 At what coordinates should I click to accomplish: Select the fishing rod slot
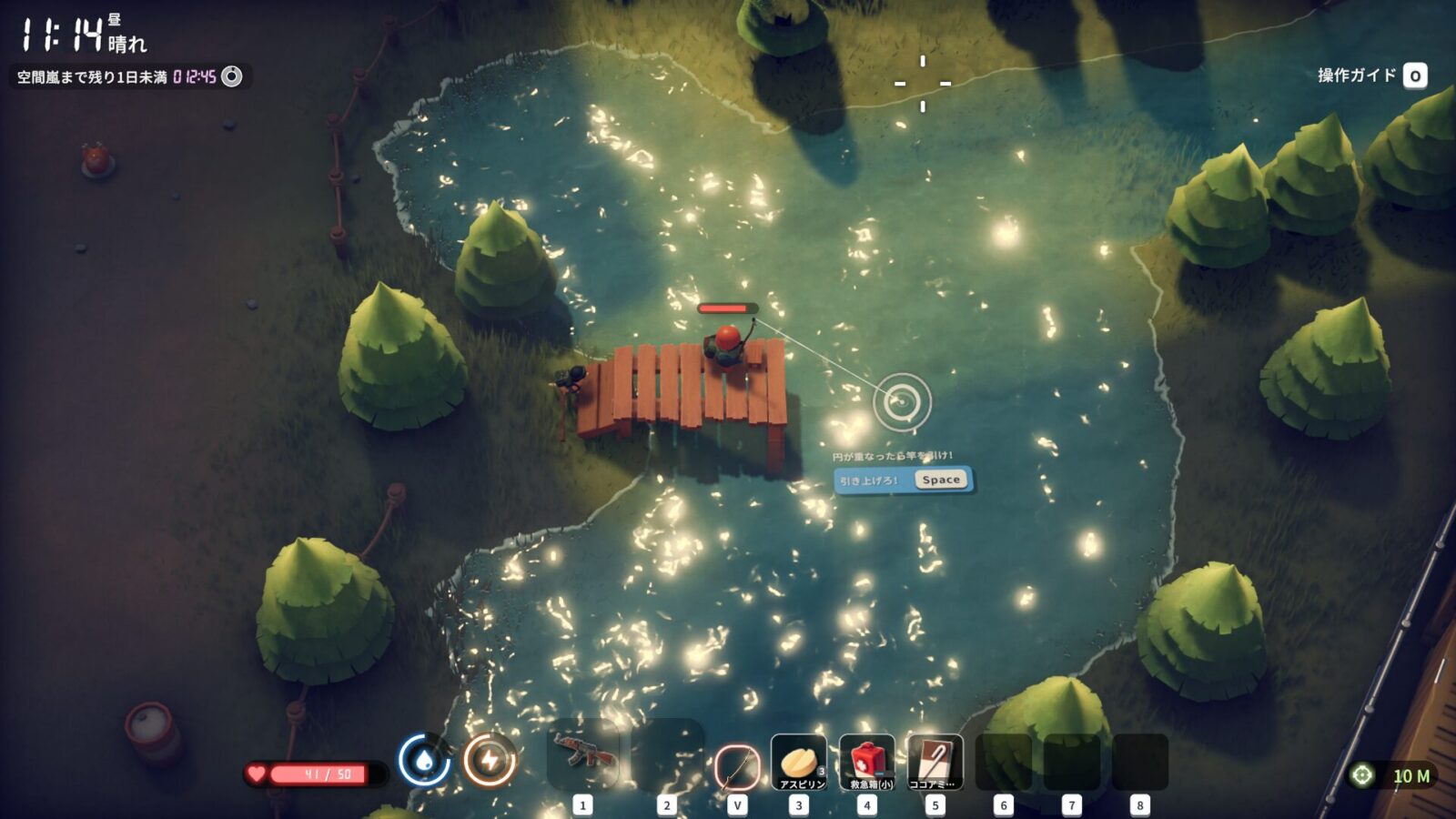click(x=737, y=765)
